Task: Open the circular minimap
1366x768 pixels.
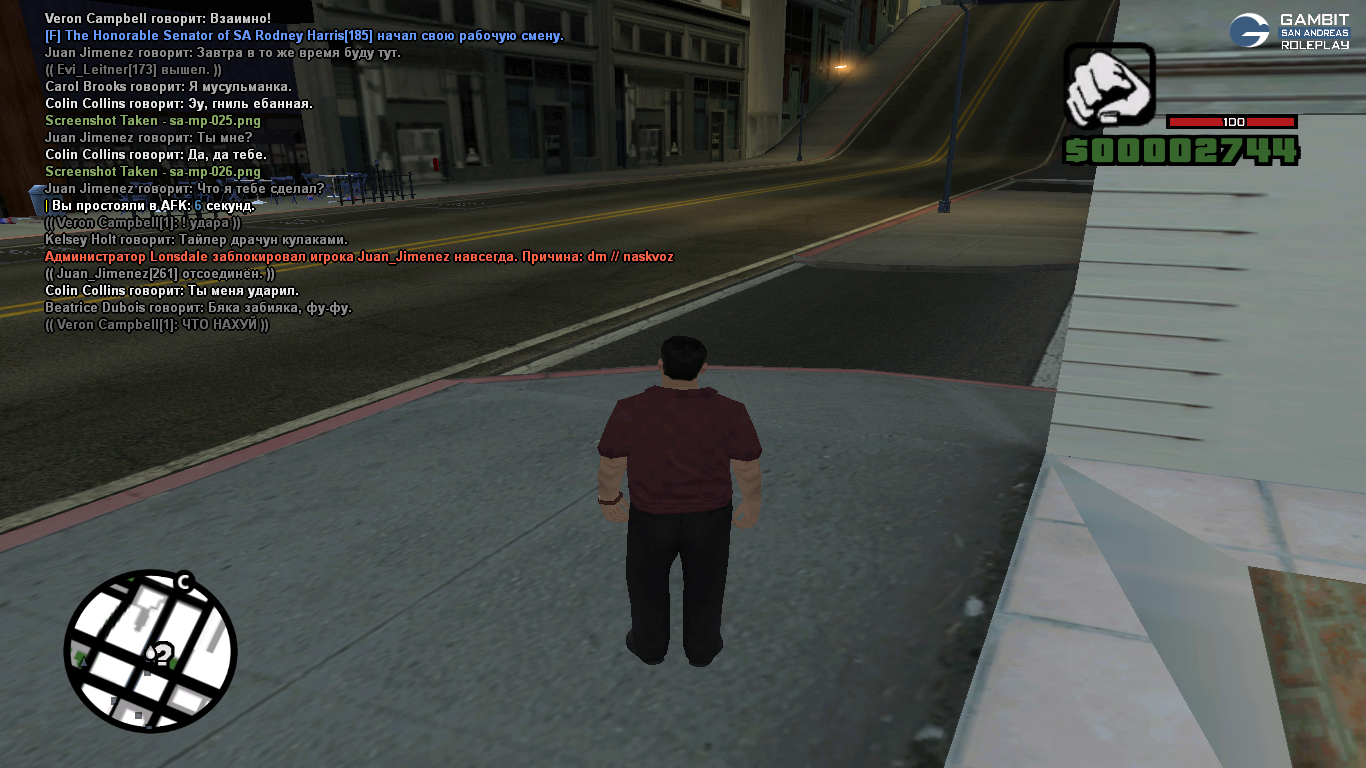Action: 150,650
